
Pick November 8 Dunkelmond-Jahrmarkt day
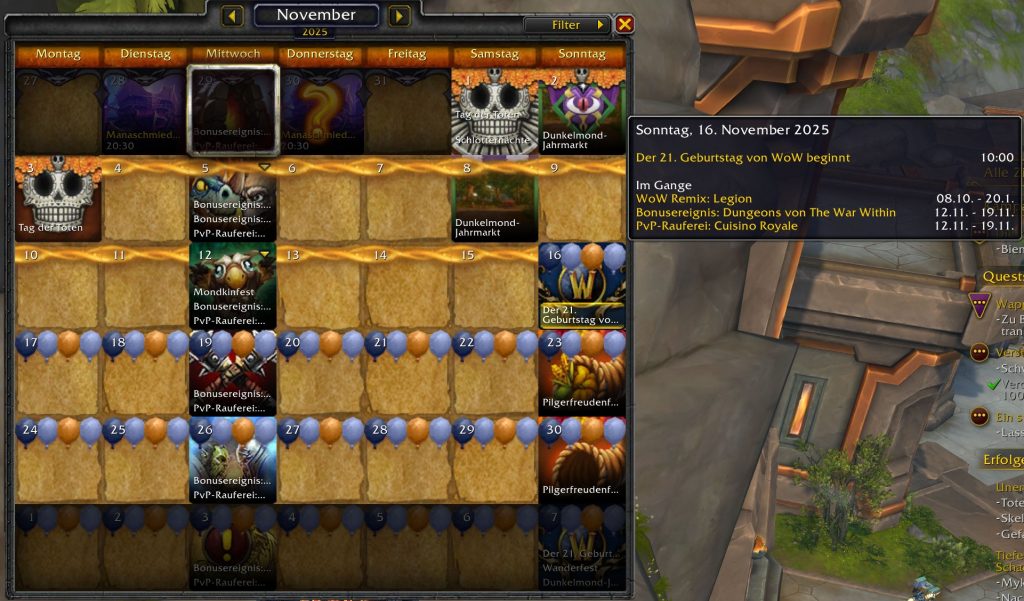(494, 199)
